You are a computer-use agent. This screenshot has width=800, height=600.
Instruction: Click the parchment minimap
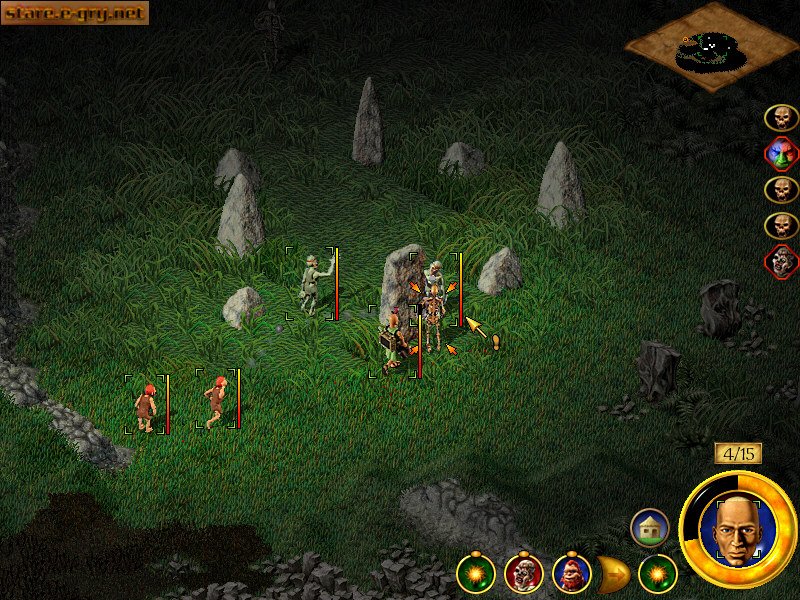pos(711,48)
